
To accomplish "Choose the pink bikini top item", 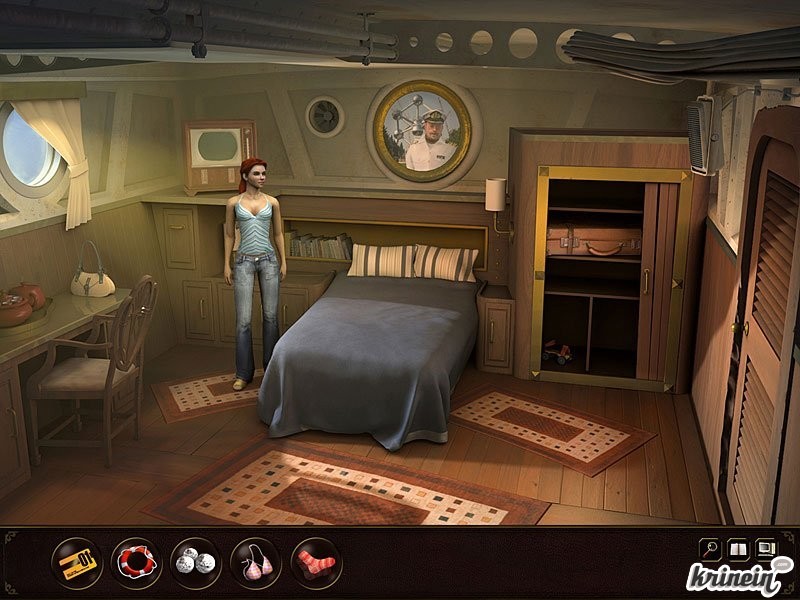I will point(256,563).
